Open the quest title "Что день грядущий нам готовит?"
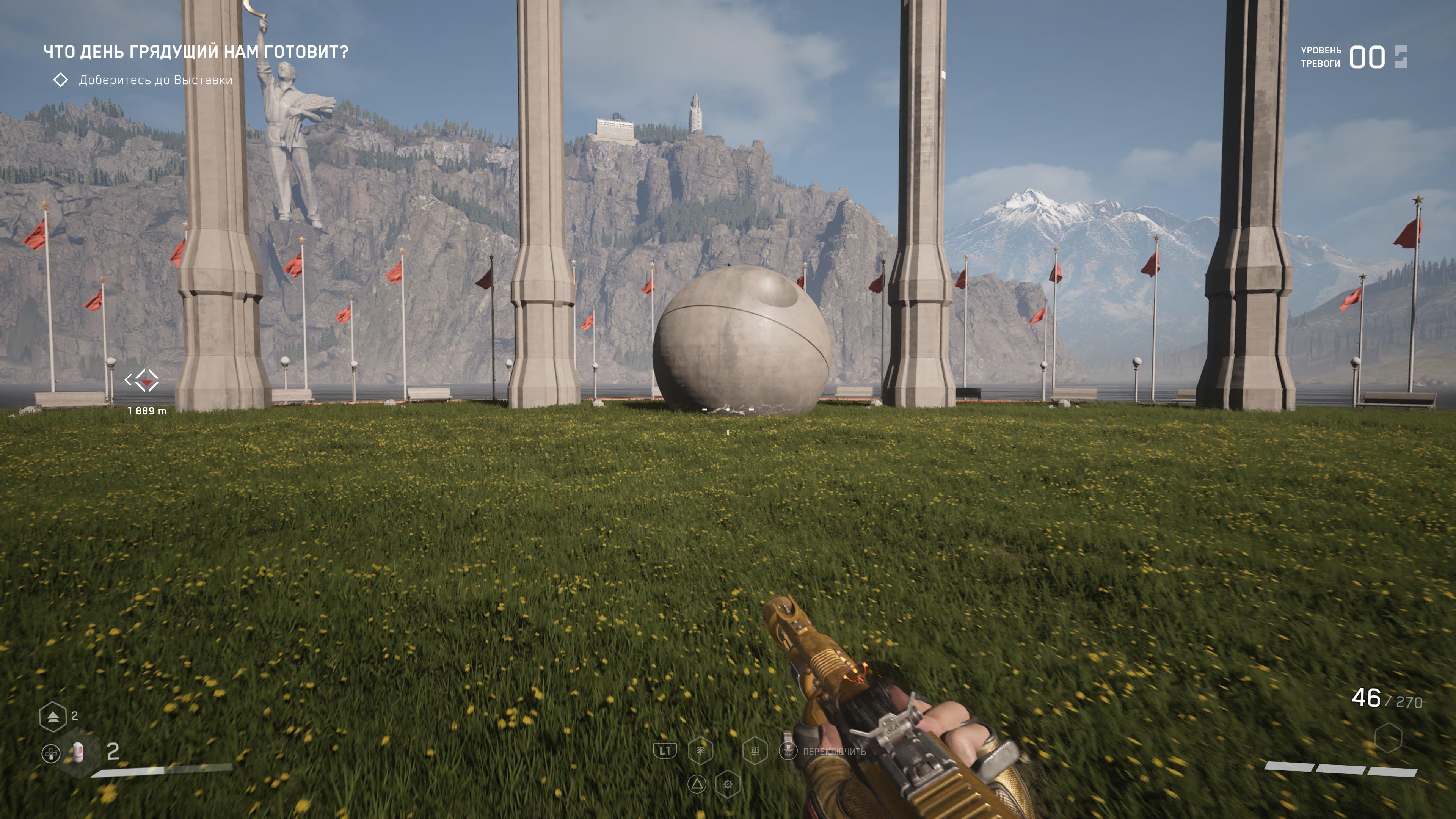1456x819 pixels. click(196, 52)
